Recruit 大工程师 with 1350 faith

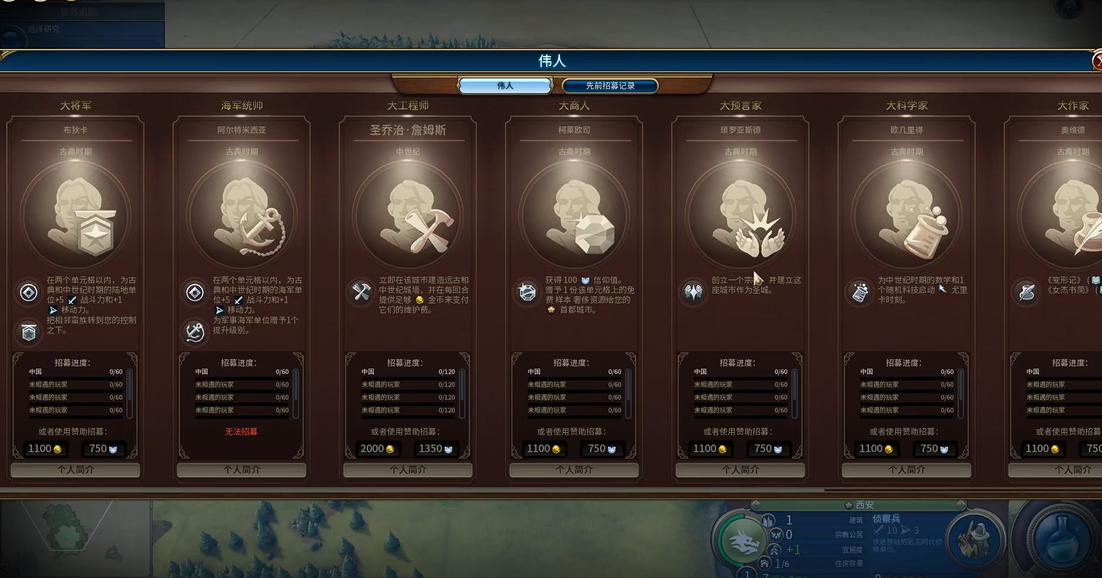click(x=437, y=449)
